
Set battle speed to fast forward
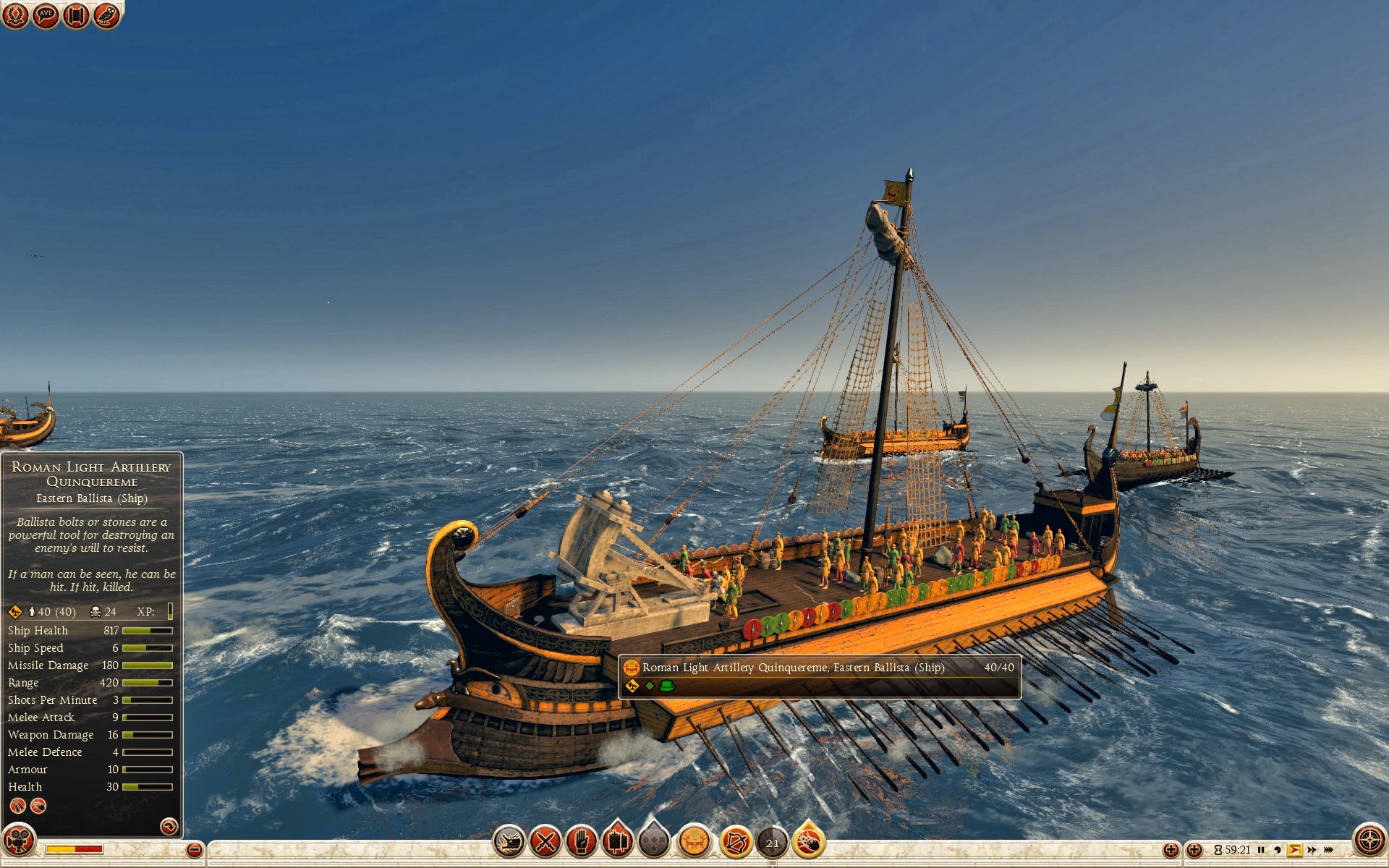[x=1312, y=850]
